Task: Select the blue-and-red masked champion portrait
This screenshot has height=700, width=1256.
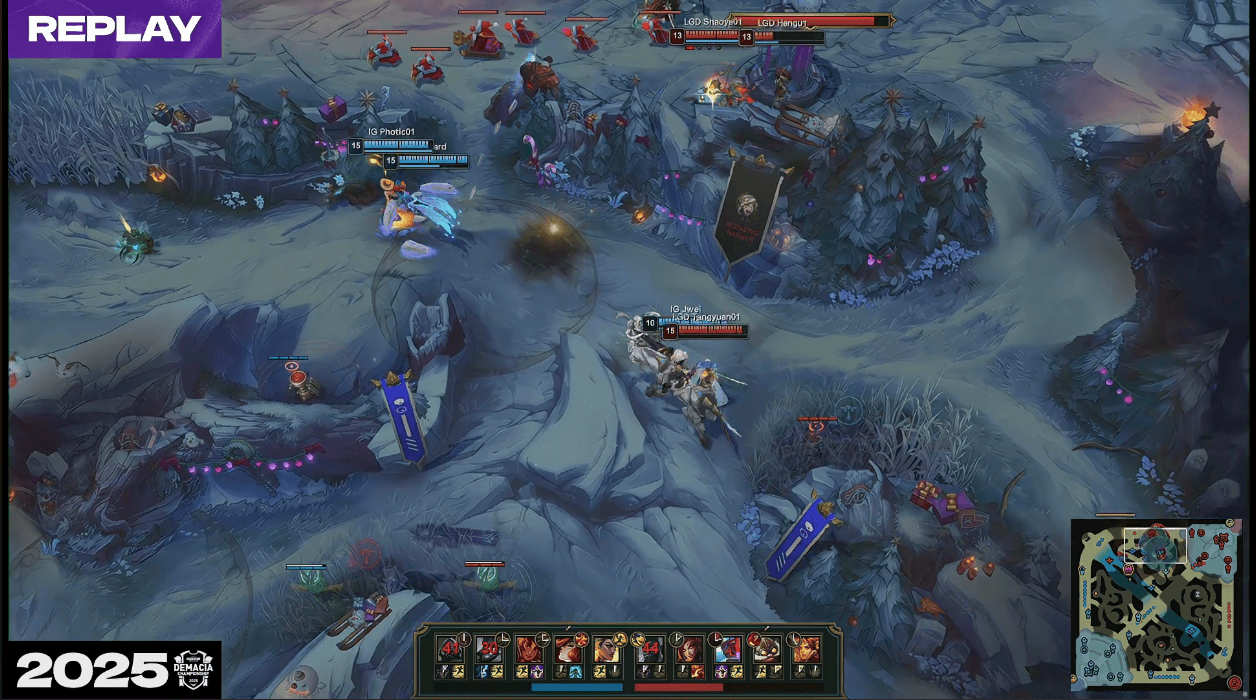Action: 728,647
